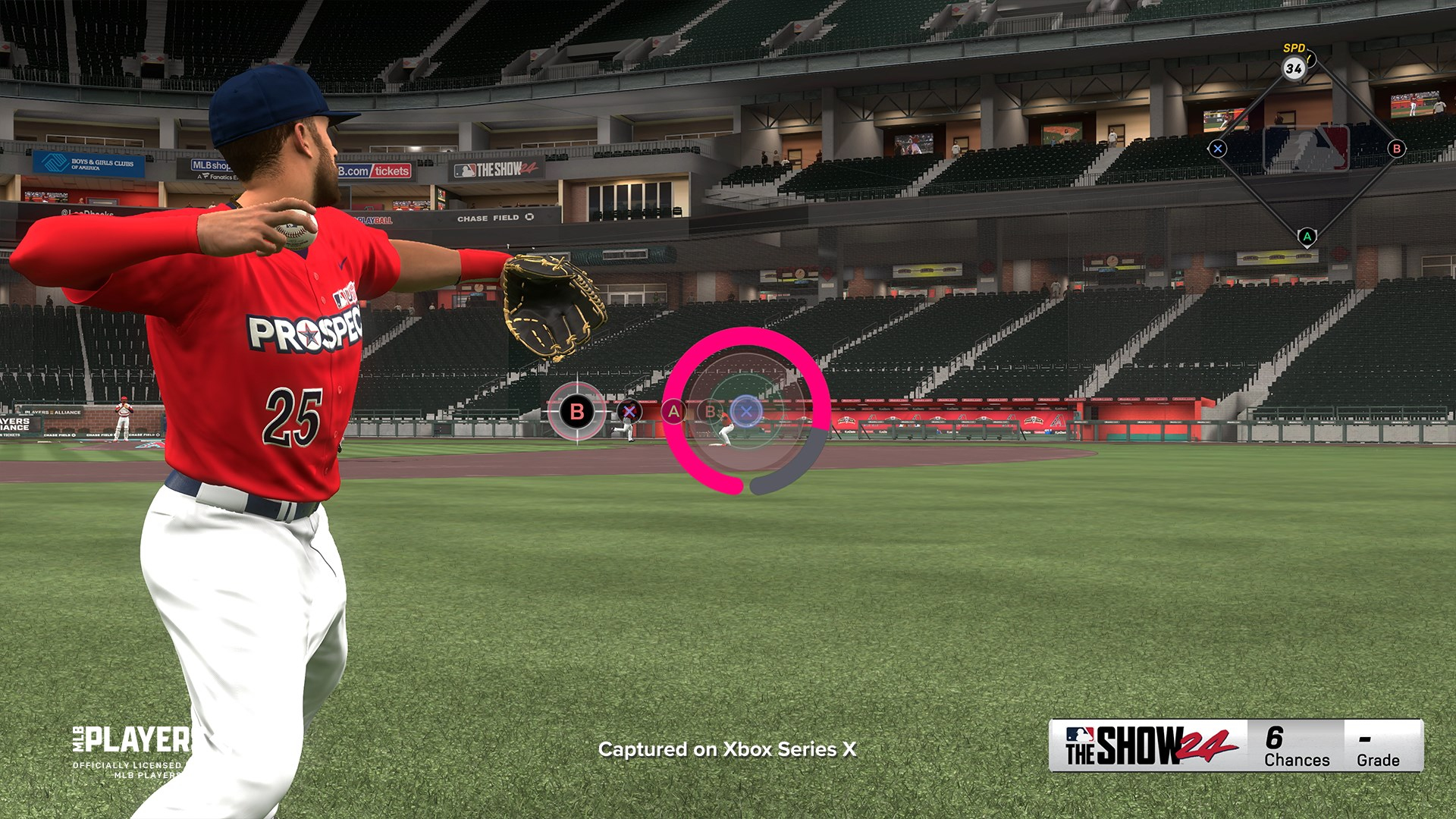Select the X prompt over the sprinting fielder
Screen dimensions: 1456x819
pos(630,411)
